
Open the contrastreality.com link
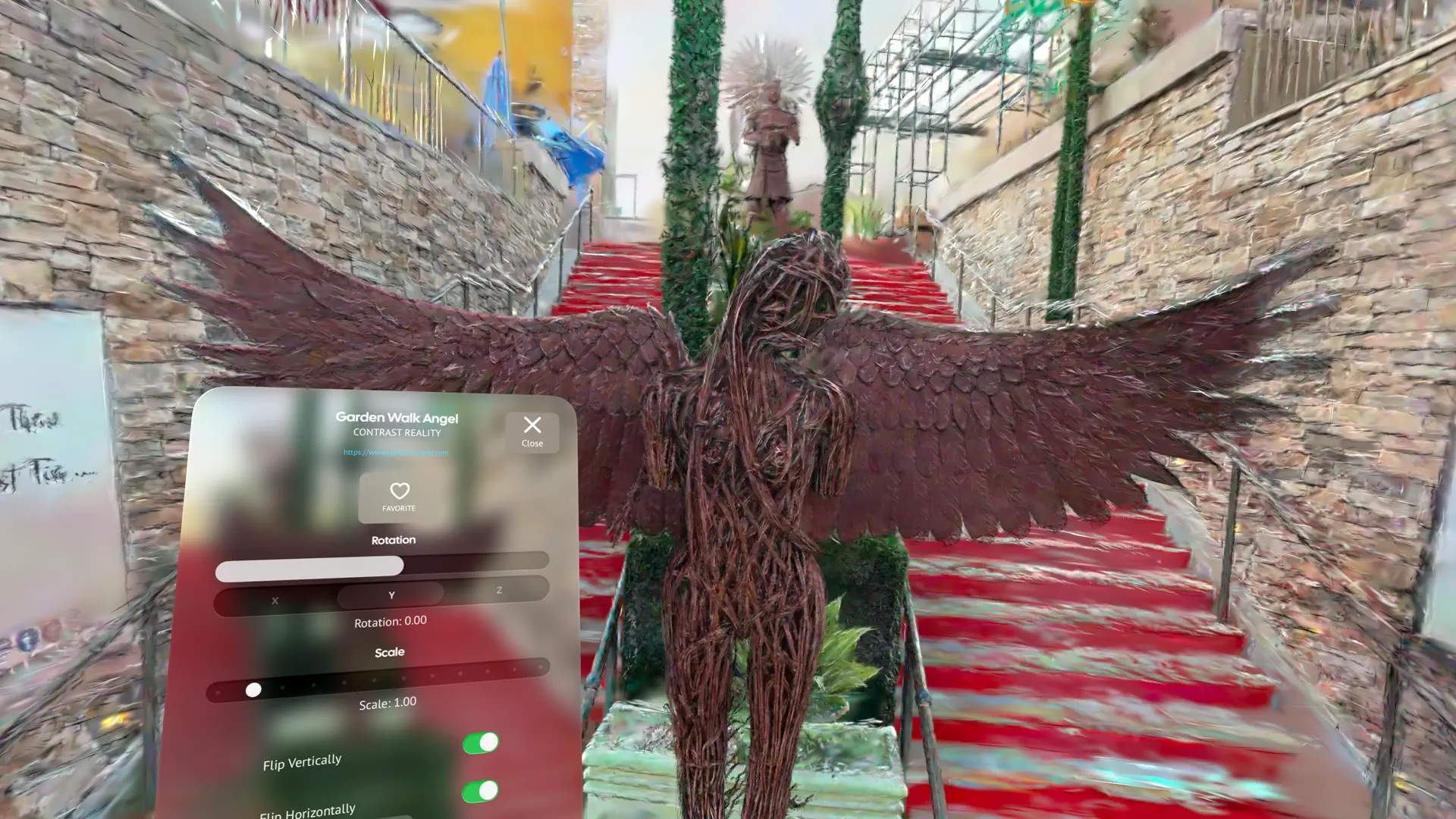[x=395, y=451]
